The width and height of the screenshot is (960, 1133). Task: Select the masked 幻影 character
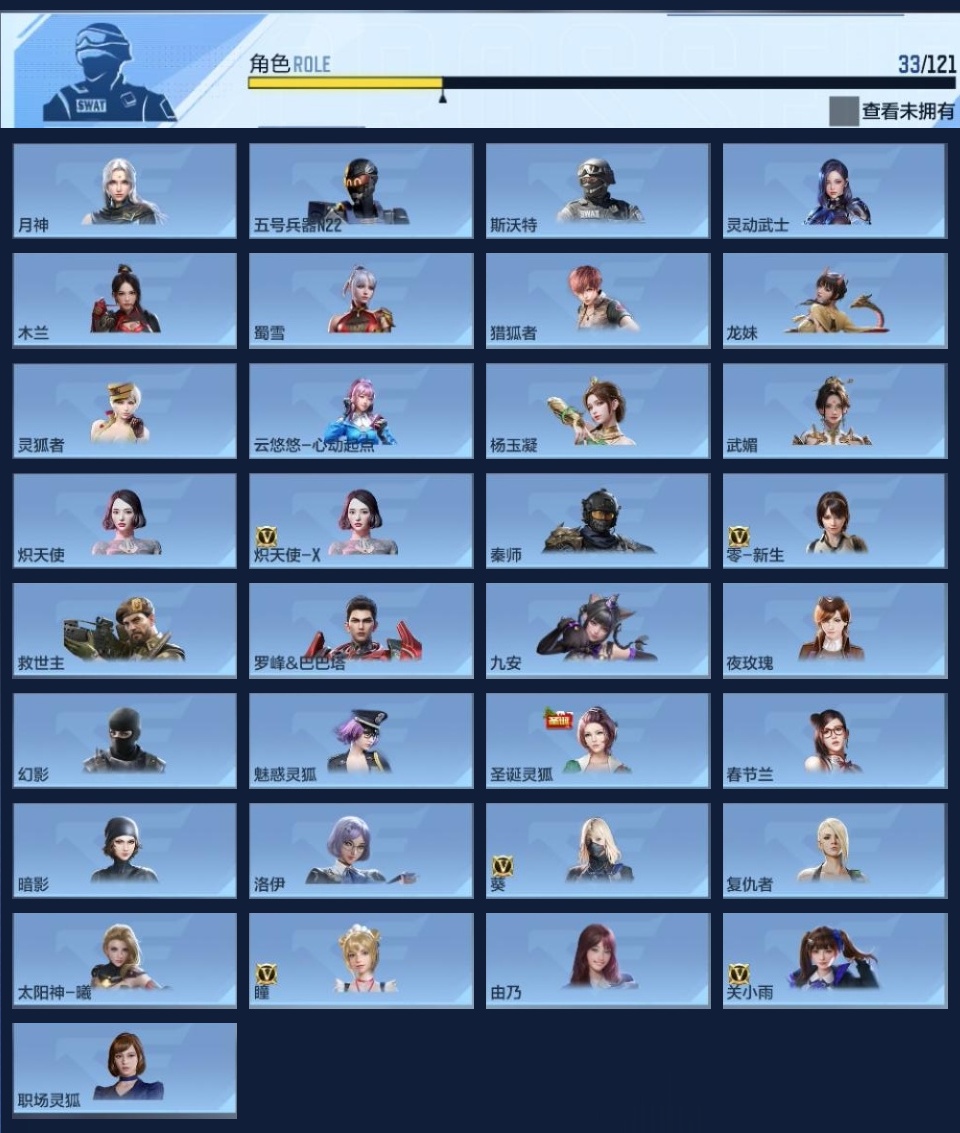125,741
